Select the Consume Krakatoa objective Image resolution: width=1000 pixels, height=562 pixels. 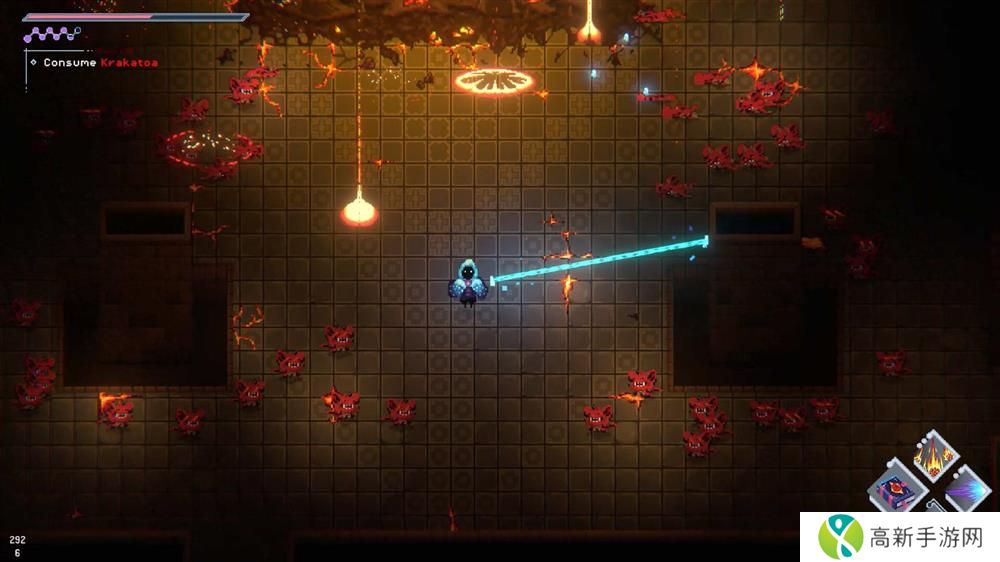[x=100, y=62]
